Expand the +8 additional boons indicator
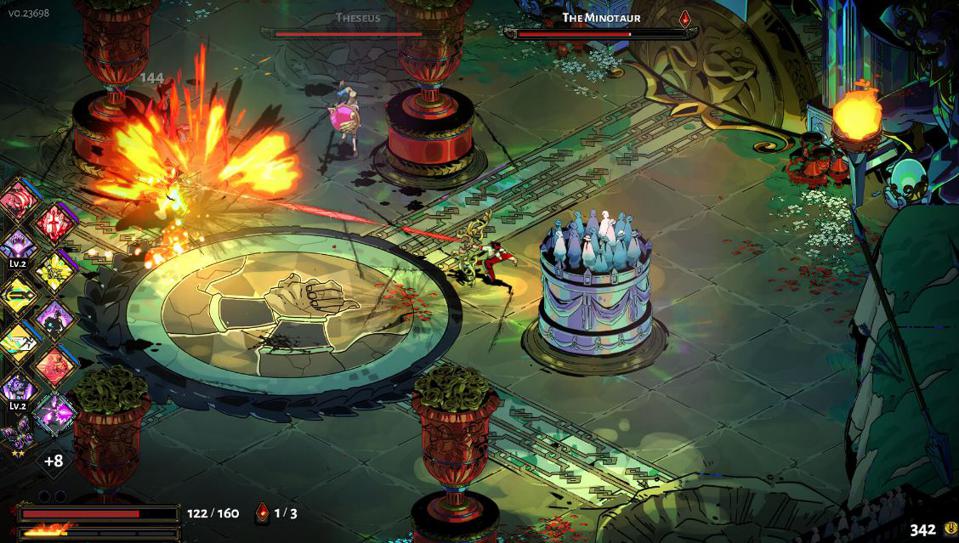The width and height of the screenshot is (959, 543). [x=54, y=461]
